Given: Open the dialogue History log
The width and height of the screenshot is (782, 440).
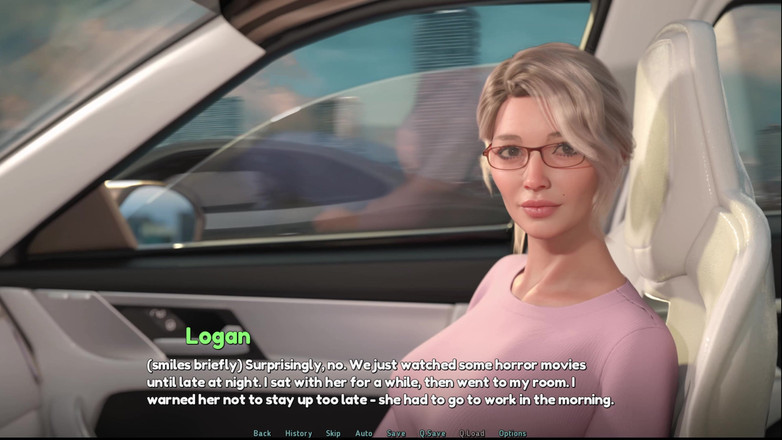Looking at the screenshot, I should click(298, 433).
